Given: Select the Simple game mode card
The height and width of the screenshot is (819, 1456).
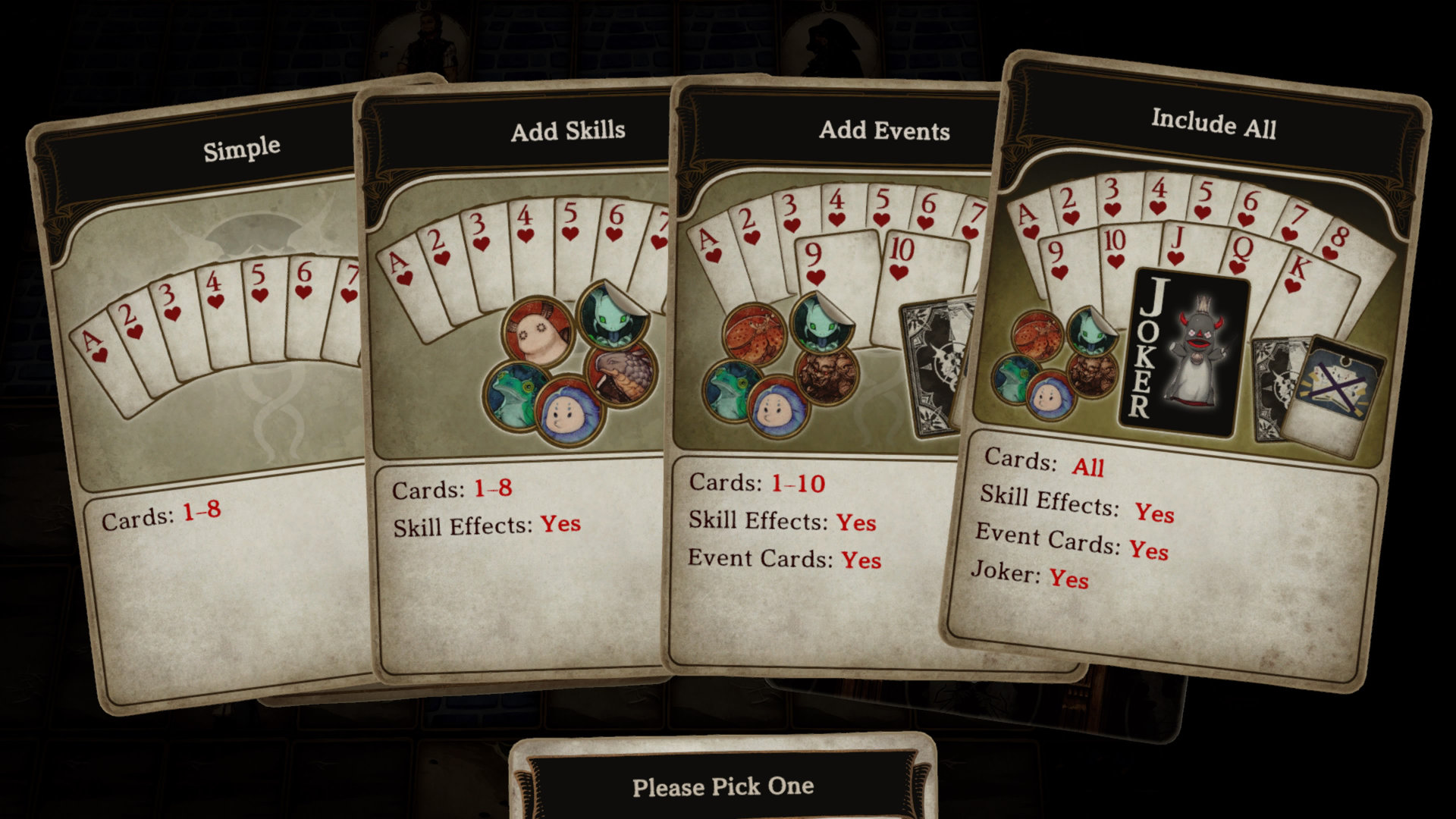Looking at the screenshot, I should tap(220, 425).
